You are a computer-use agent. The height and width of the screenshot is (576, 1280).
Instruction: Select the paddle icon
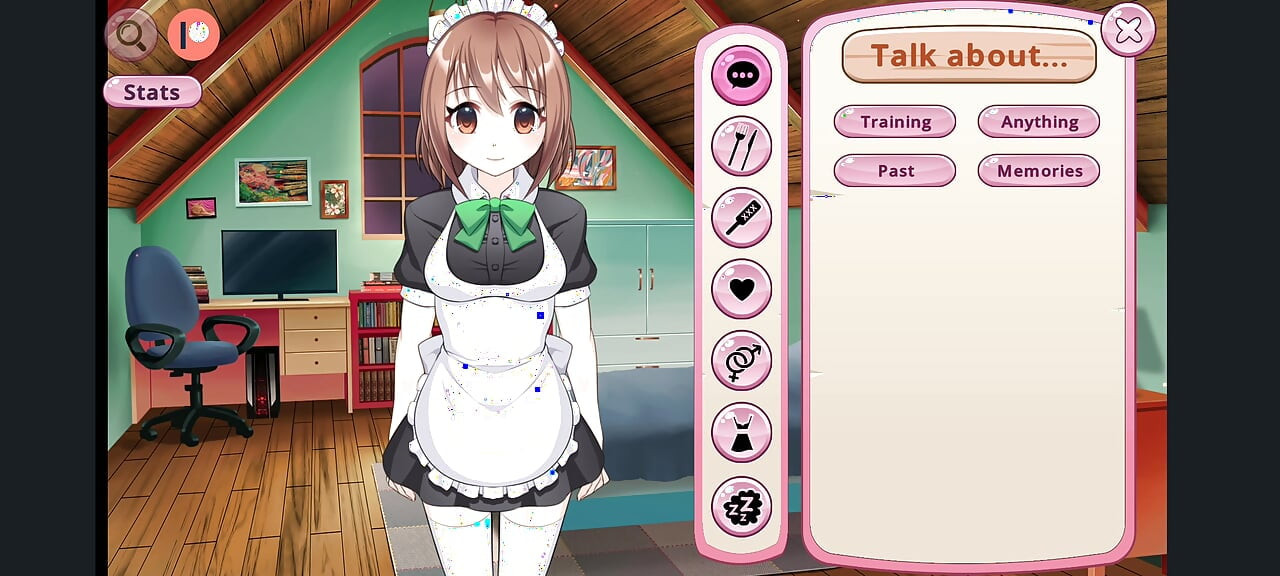click(741, 217)
